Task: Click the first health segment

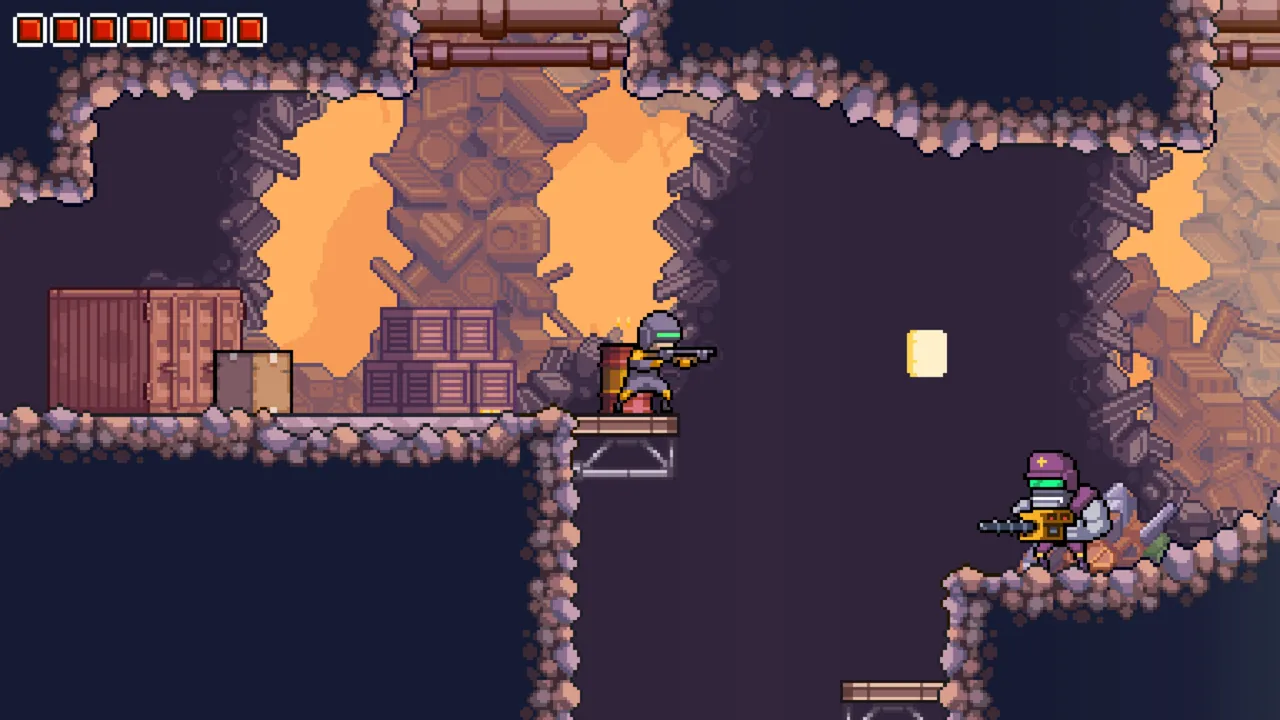Action: tap(30, 28)
